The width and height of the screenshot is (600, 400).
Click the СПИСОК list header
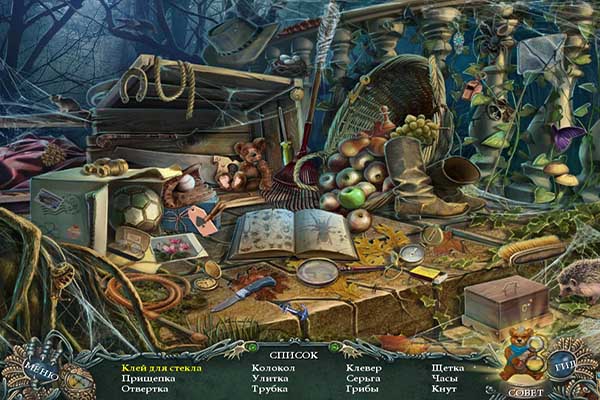click(x=293, y=354)
